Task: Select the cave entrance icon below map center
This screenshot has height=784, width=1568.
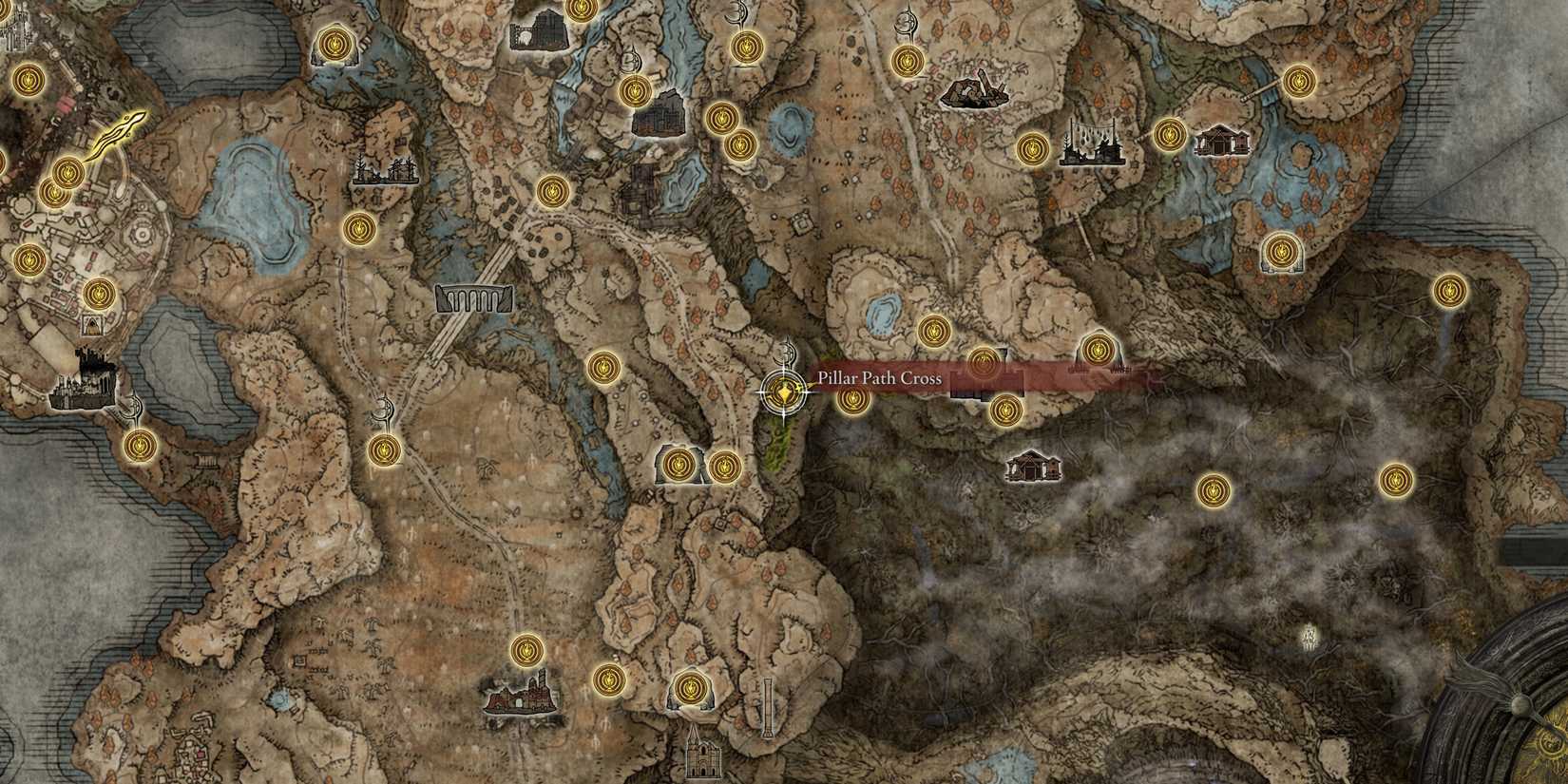Action: tap(679, 463)
